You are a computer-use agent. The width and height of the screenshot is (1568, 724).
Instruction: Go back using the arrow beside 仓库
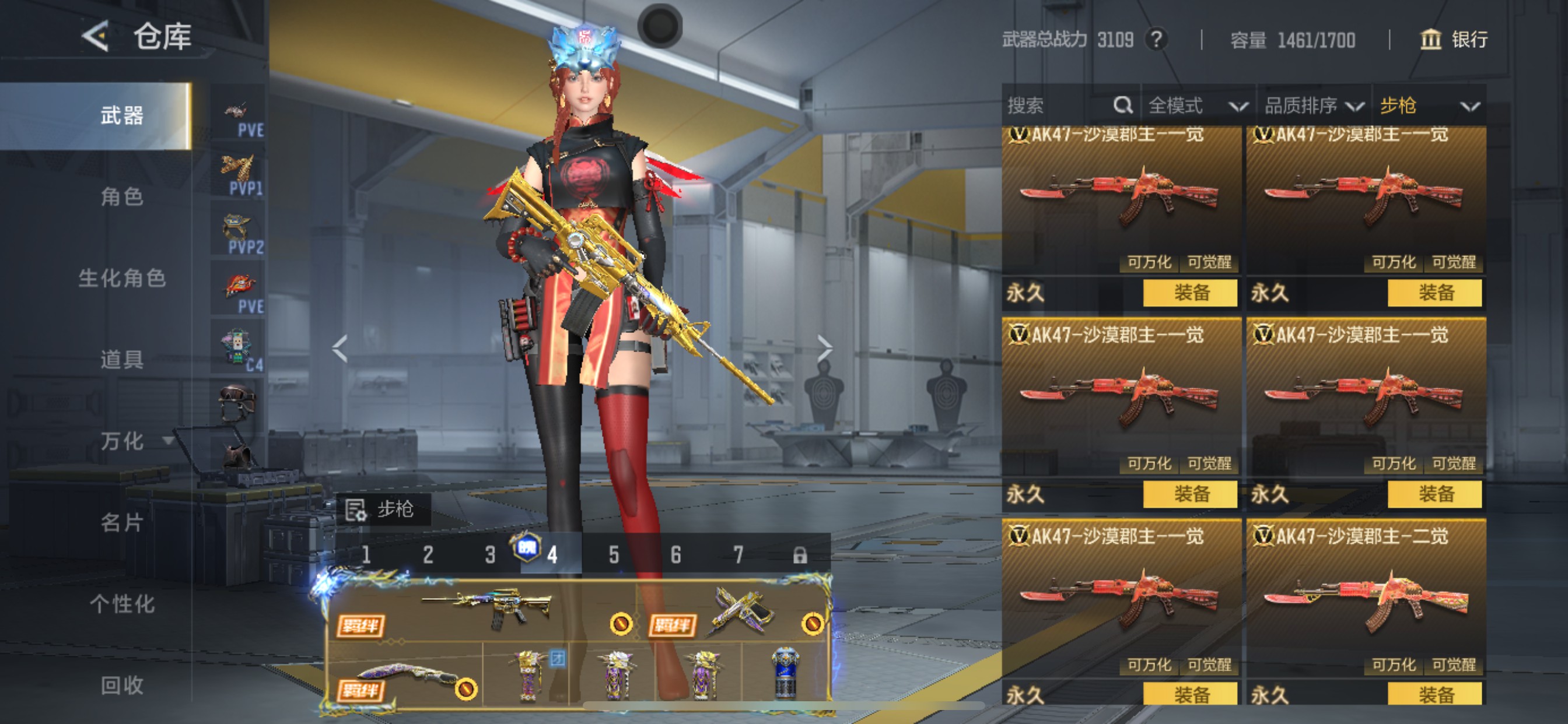(x=96, y=37)
